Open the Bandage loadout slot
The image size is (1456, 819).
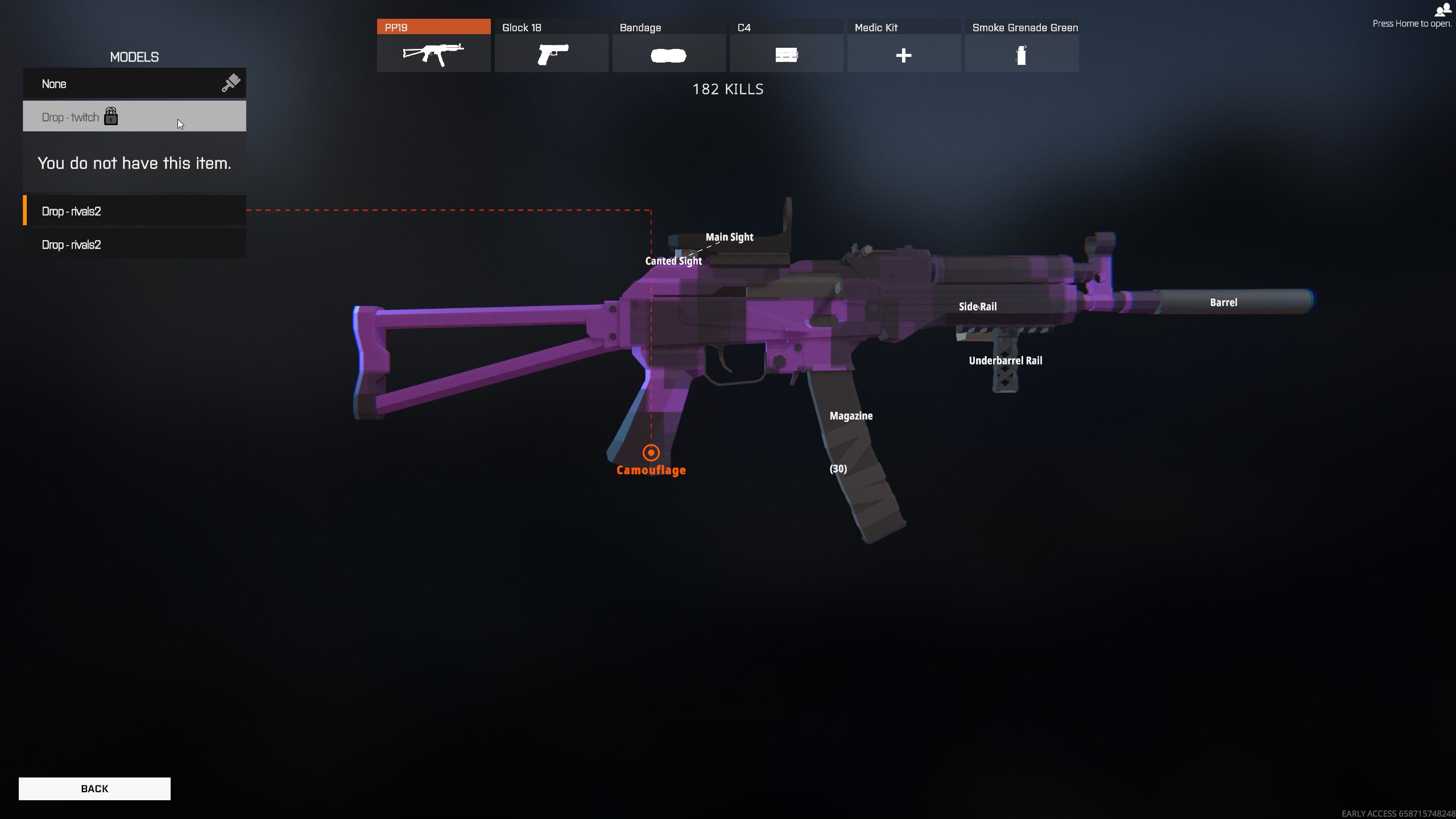[669, 45]
